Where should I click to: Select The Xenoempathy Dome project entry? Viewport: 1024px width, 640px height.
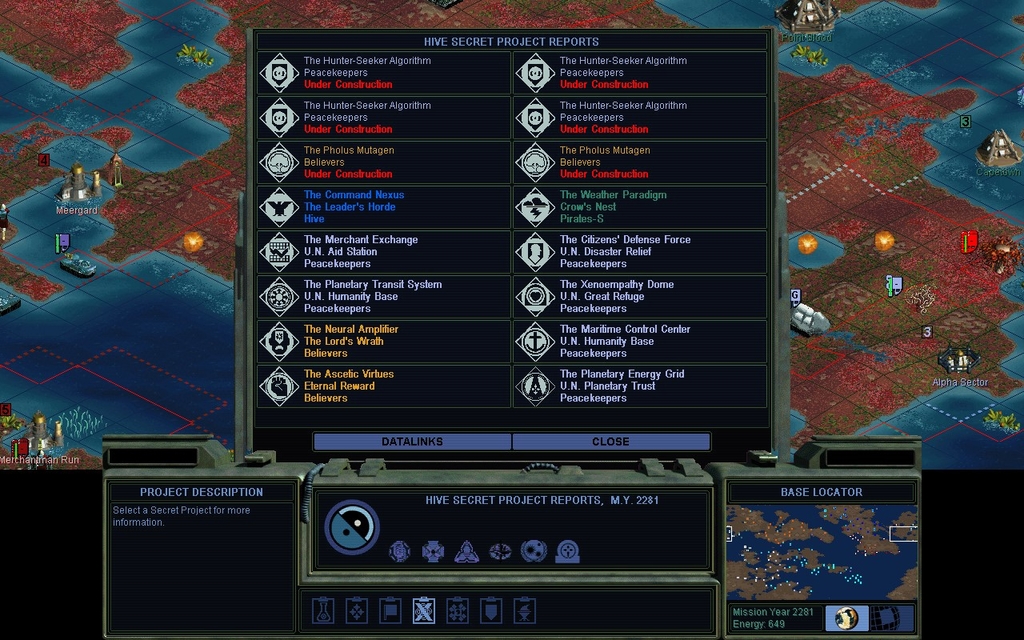[x=640, y=297]
